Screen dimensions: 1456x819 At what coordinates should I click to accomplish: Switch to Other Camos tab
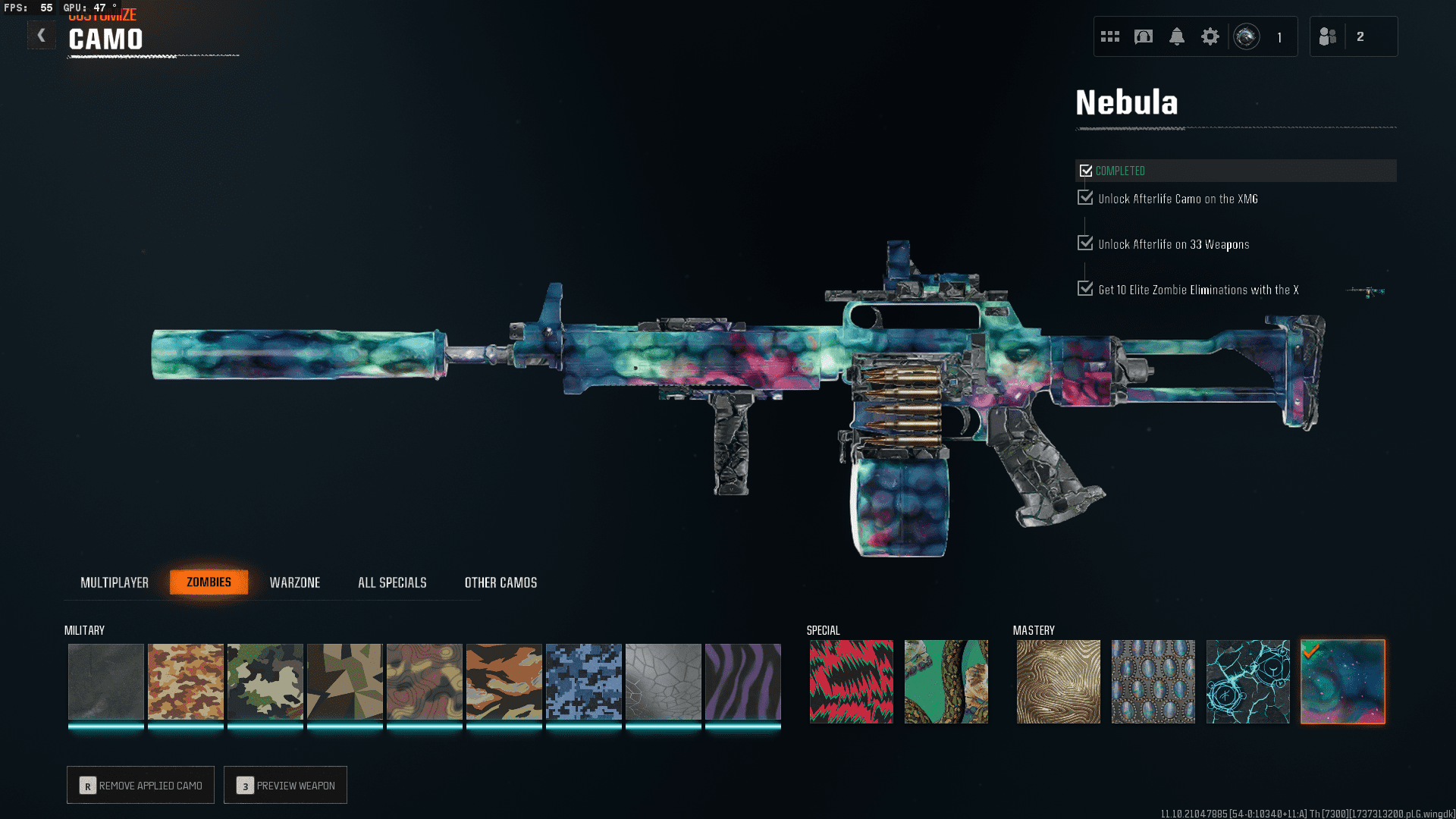pyautogui.click(x=500, y=582)
